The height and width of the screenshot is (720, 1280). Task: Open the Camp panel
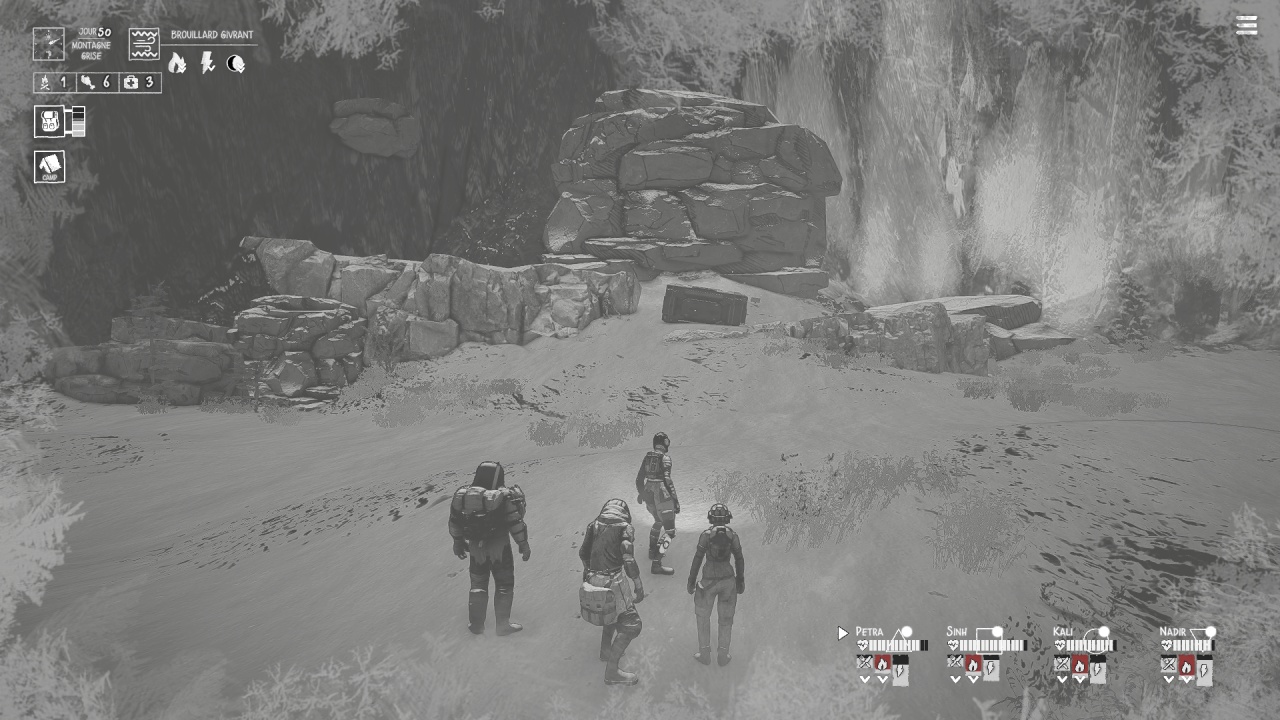point(50,166)
